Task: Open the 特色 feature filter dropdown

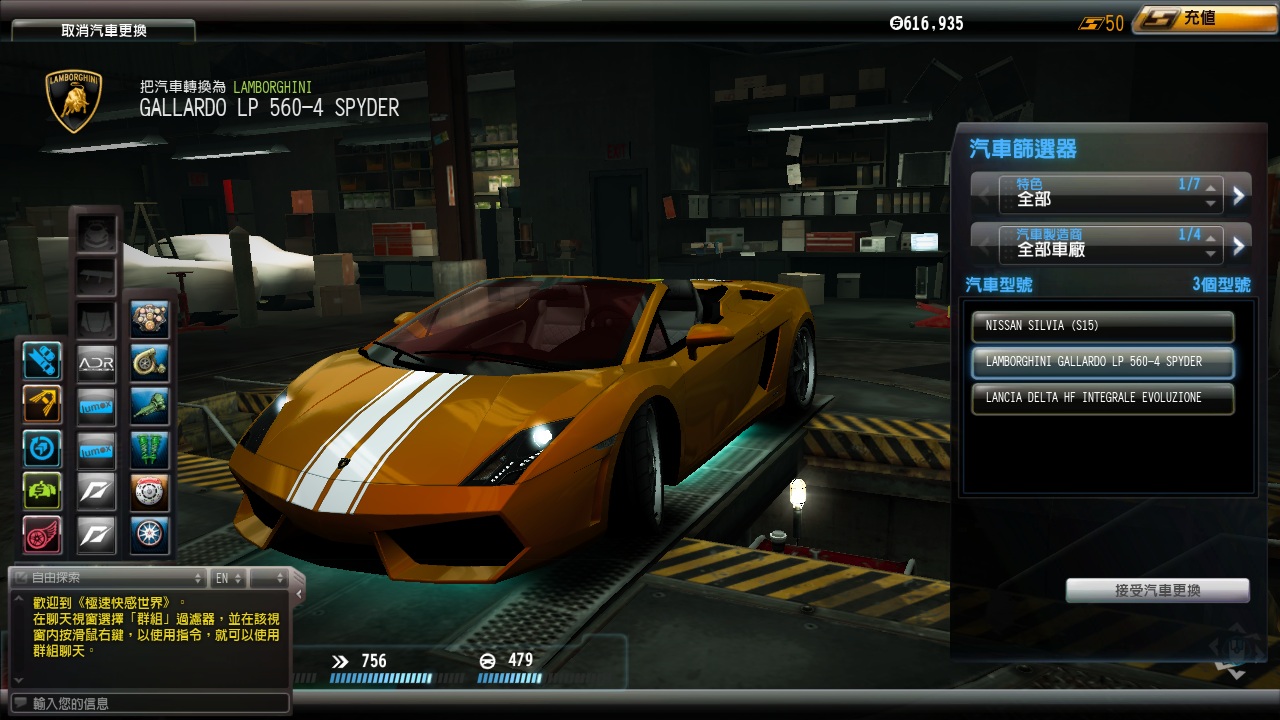Action: 1110,194
